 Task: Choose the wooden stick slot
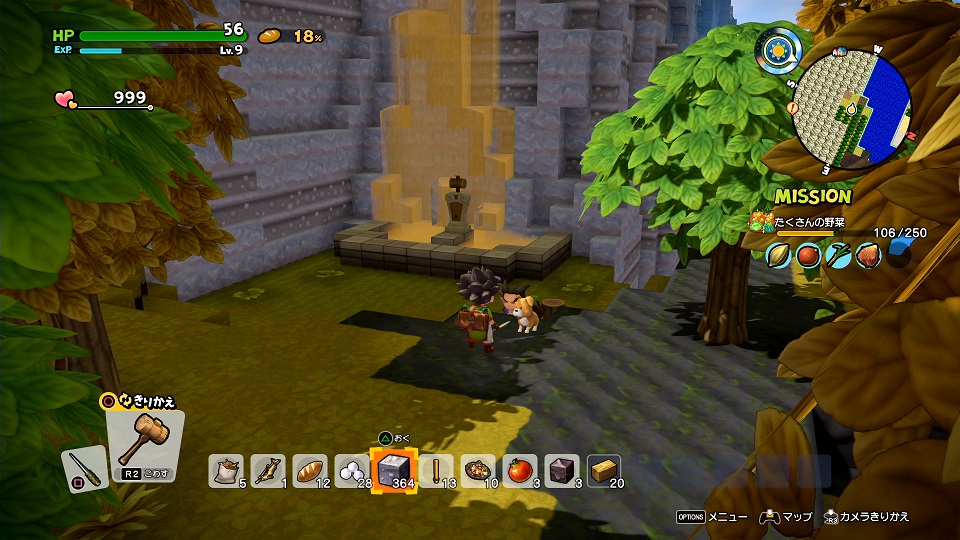pyautogui.click(x=437, y=470)
